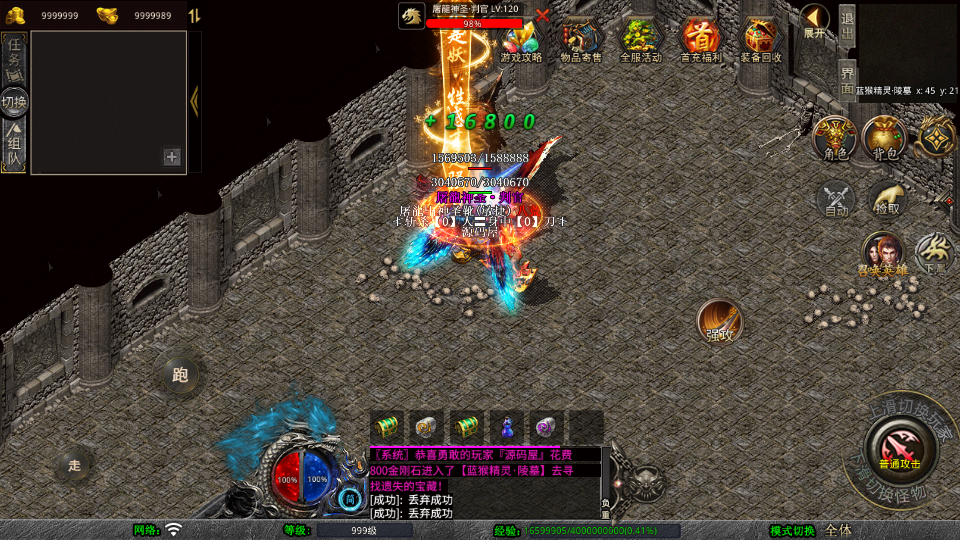
Task: Open the 组队 team tab
Action: pyautogui.click(x=15, y=145)
